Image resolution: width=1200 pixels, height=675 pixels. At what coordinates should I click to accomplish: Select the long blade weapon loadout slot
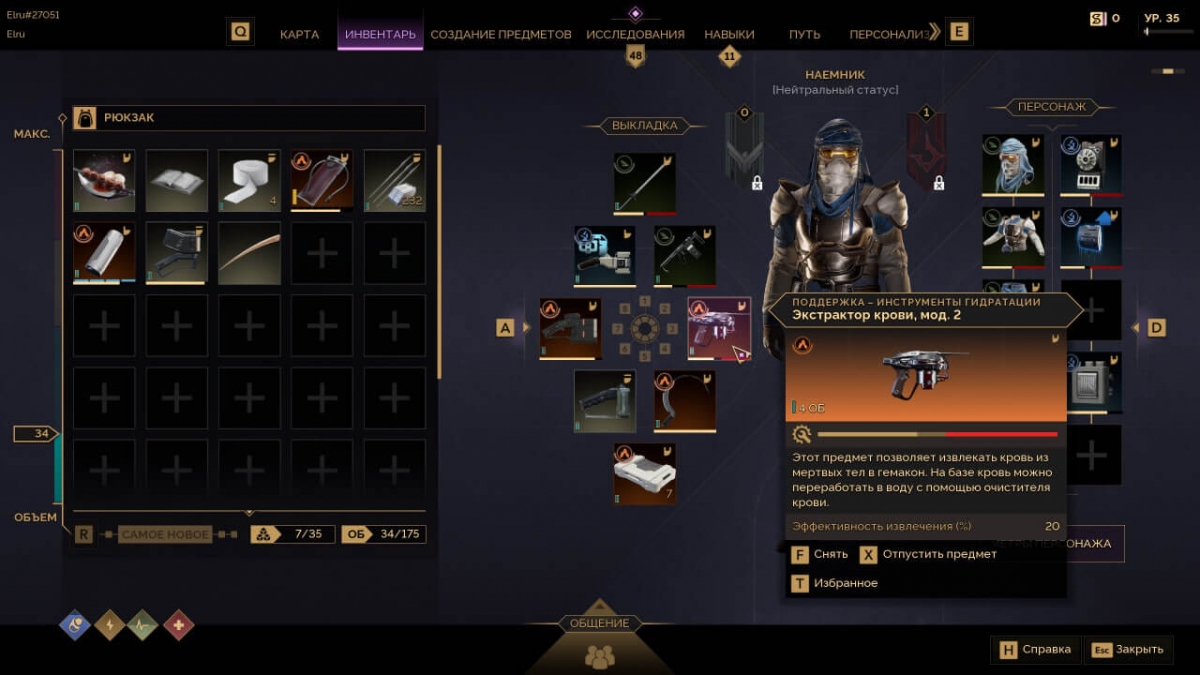(645, 183)
